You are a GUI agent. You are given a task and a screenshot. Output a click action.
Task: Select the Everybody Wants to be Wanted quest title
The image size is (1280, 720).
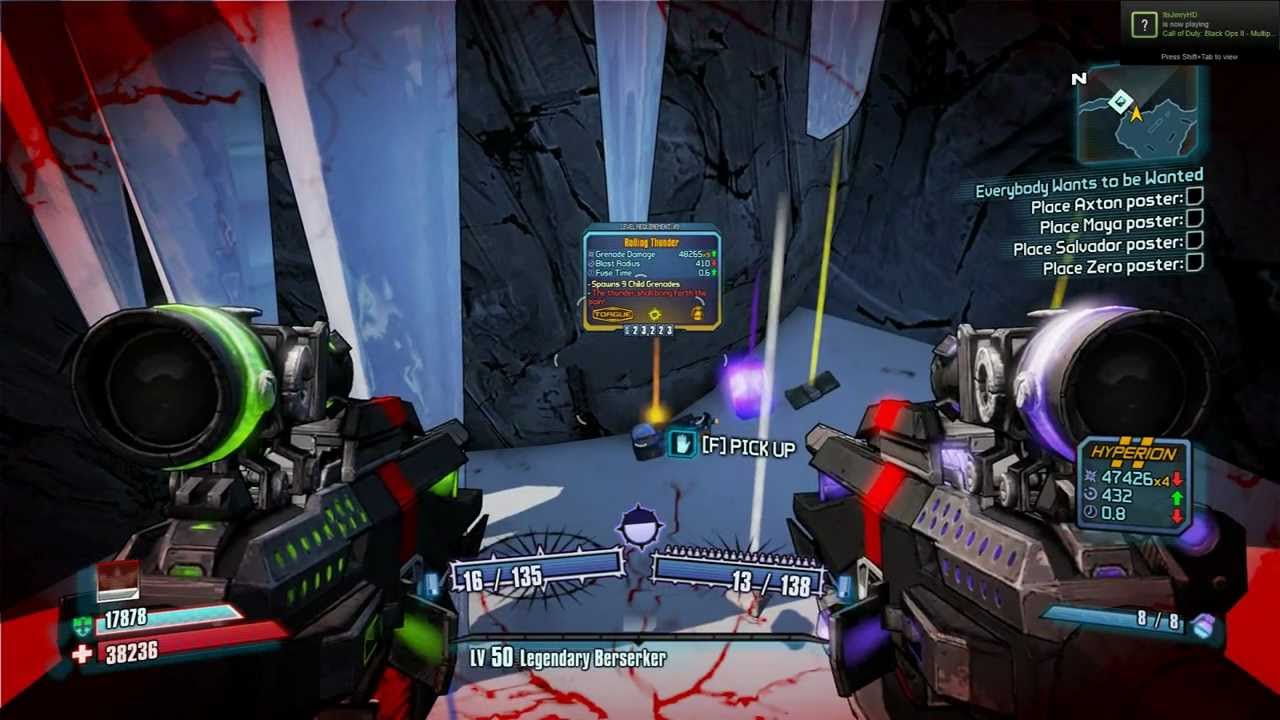tap(1088, 185)
